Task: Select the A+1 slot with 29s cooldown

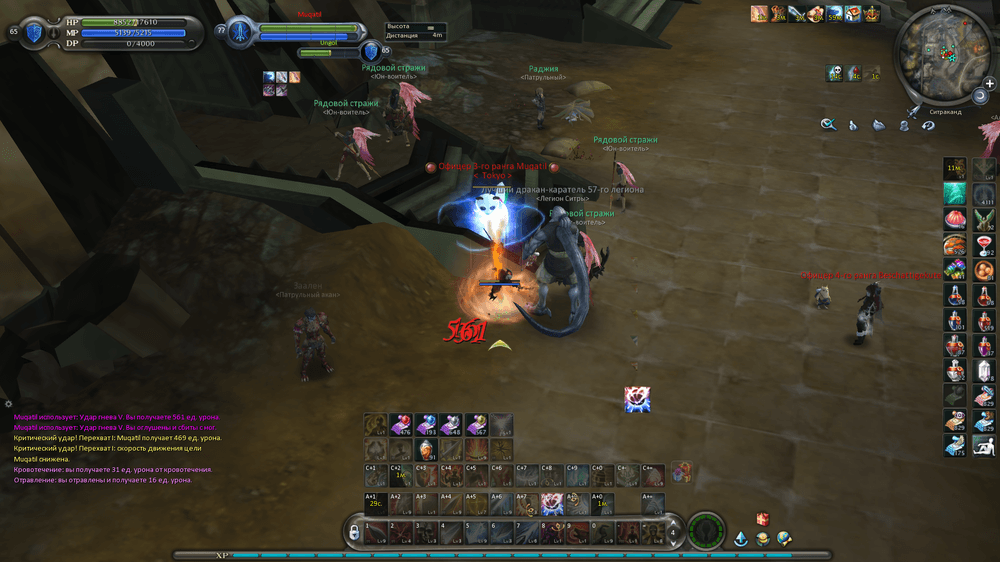Action: [375, 503]
